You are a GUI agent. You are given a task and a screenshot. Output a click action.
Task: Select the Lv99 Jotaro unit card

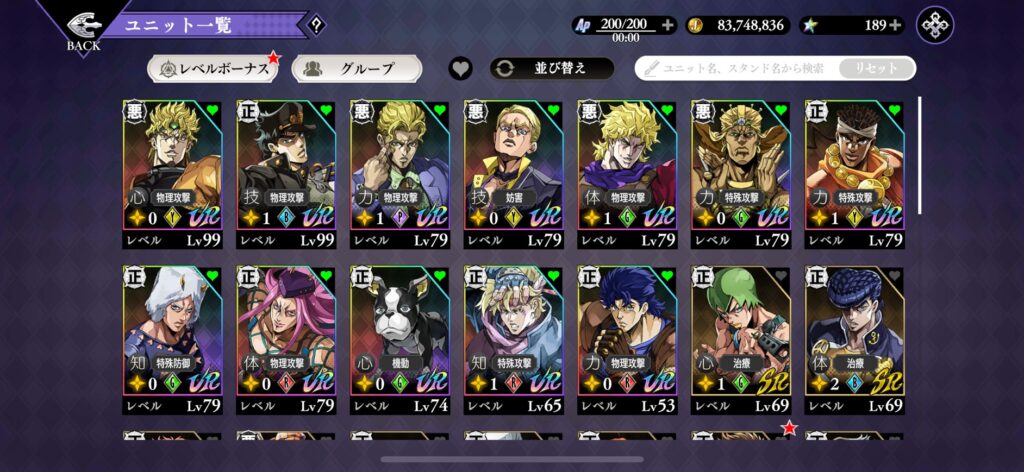point(286,174)
